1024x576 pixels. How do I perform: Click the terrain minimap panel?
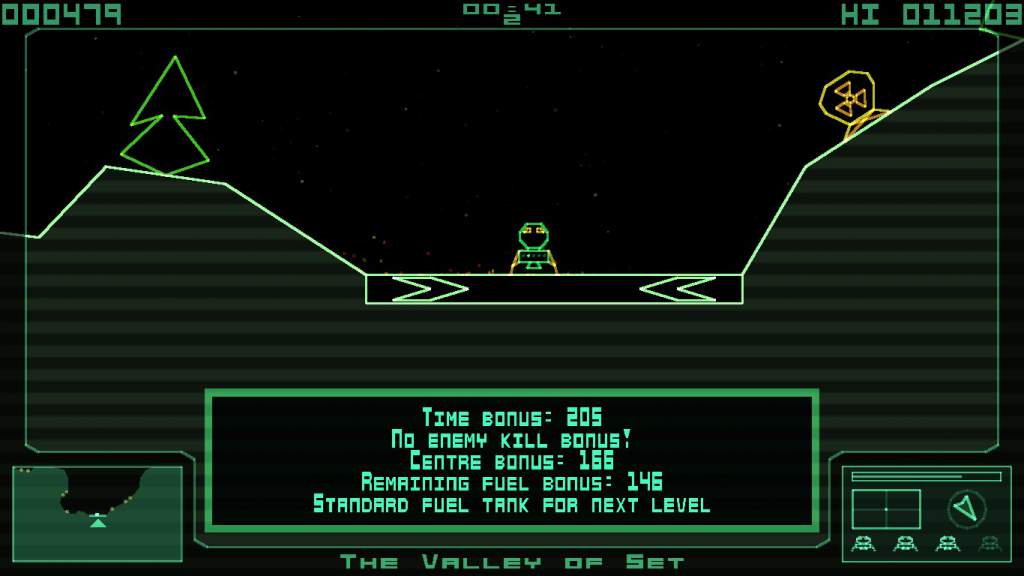tap(98, 513)
